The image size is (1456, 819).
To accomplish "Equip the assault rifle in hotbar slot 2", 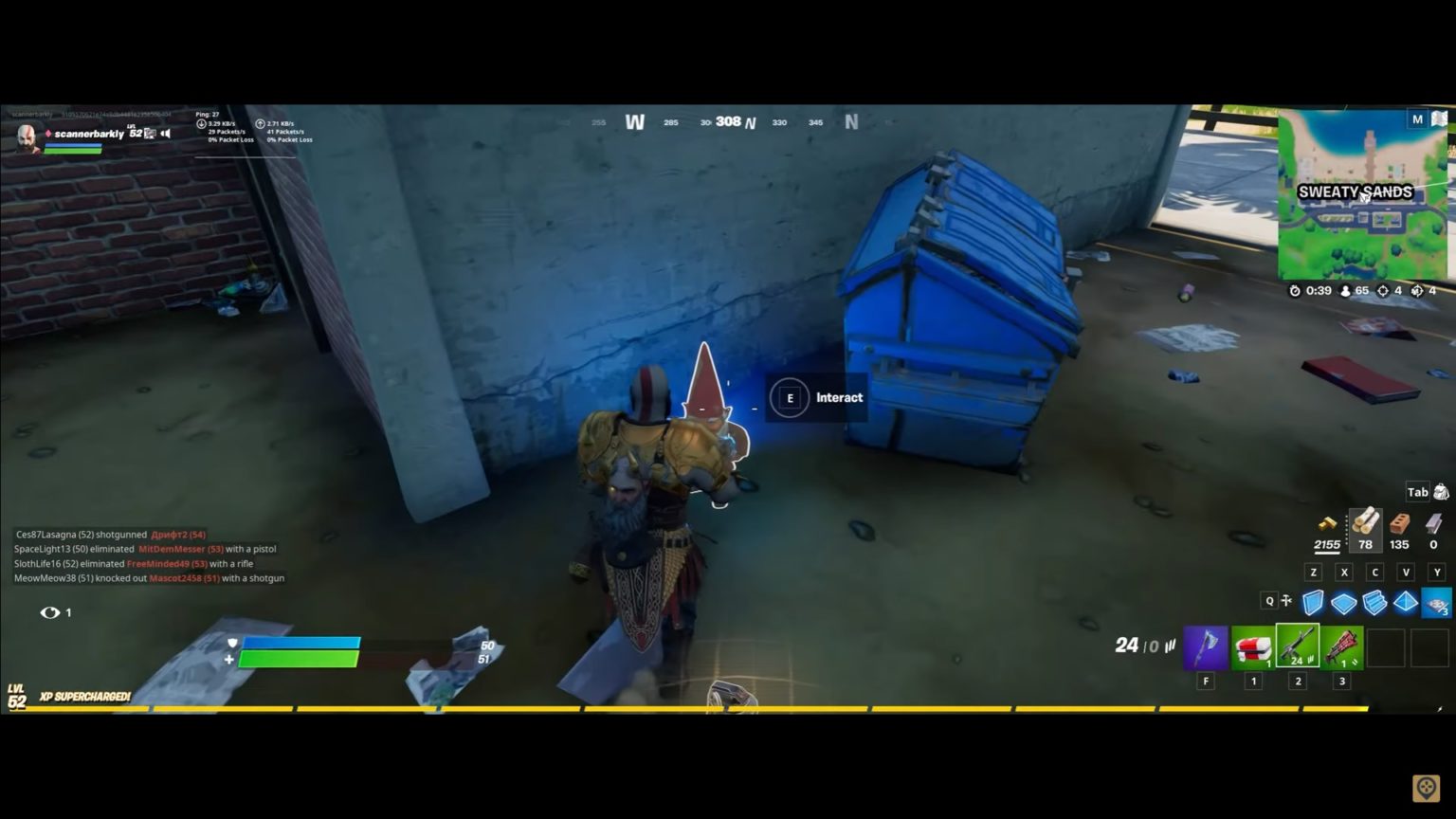I will [x=1297, y=648].
